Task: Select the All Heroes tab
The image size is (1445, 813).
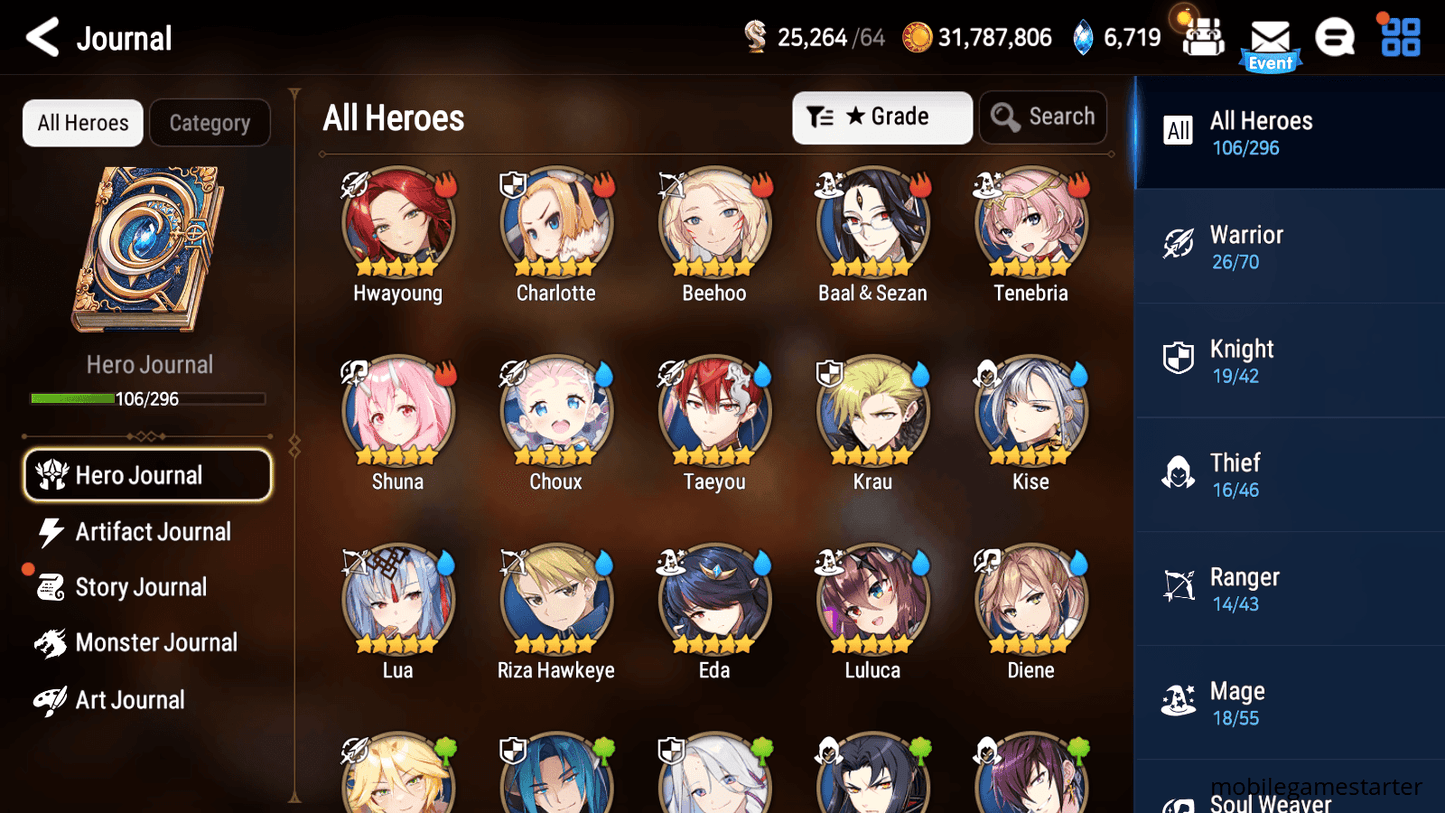Action: 82,122
